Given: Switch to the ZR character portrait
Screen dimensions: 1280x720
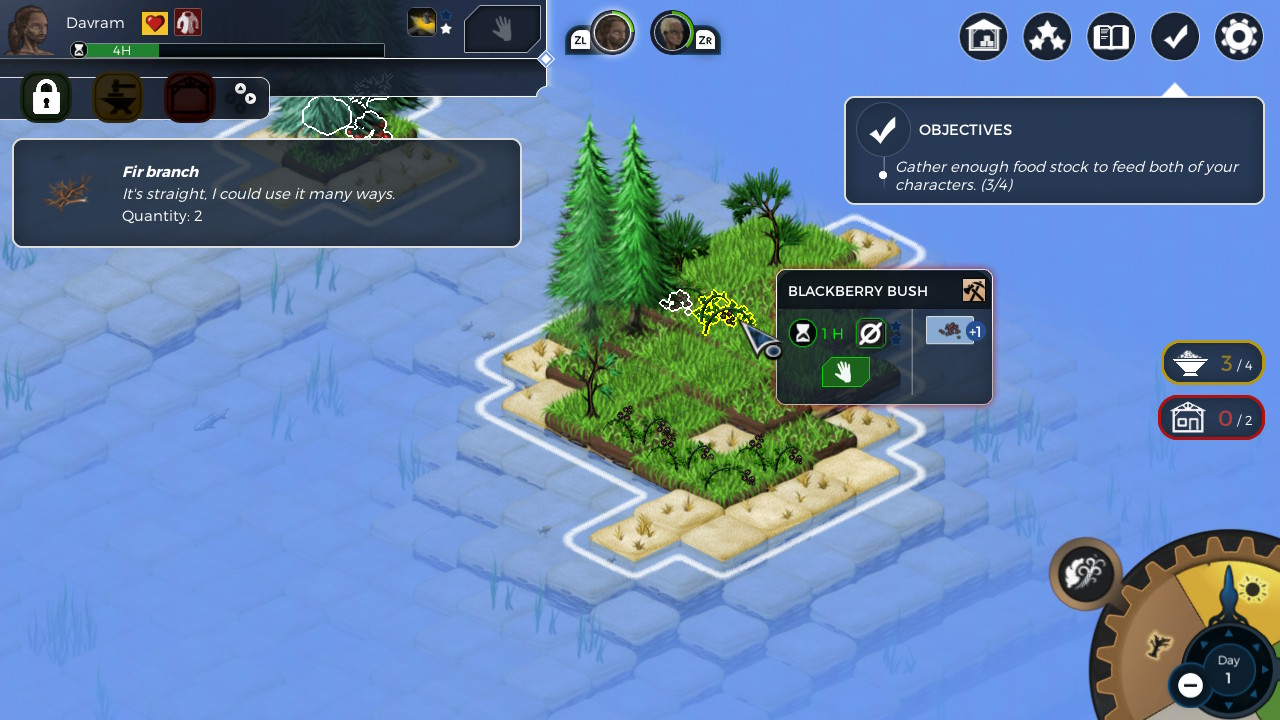Looking at the screenshot, I should click(674, 31).
